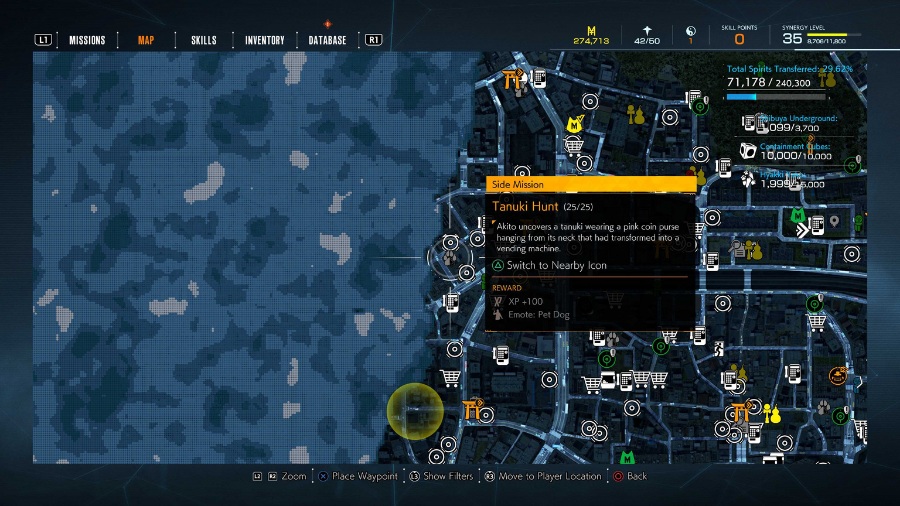900x506 pixels.
Task: Select the running man exit marker
Action: (718, 349)
